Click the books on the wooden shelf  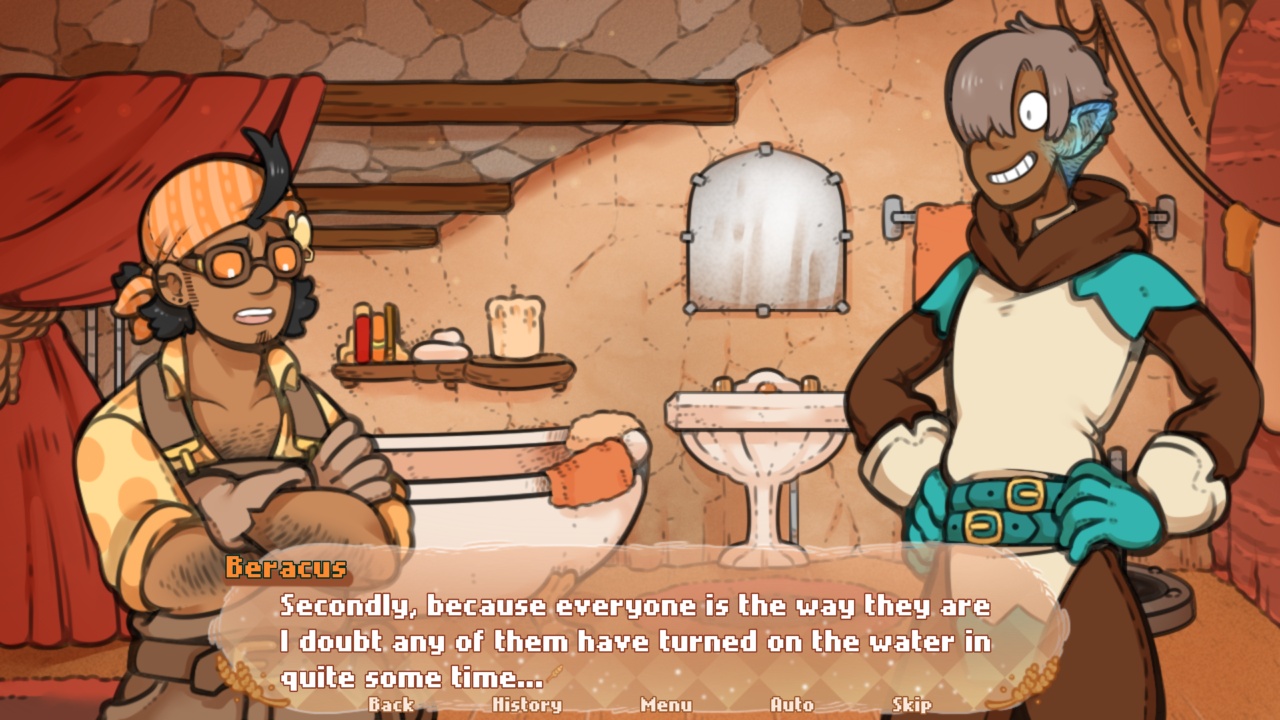(x=375, y=335)
